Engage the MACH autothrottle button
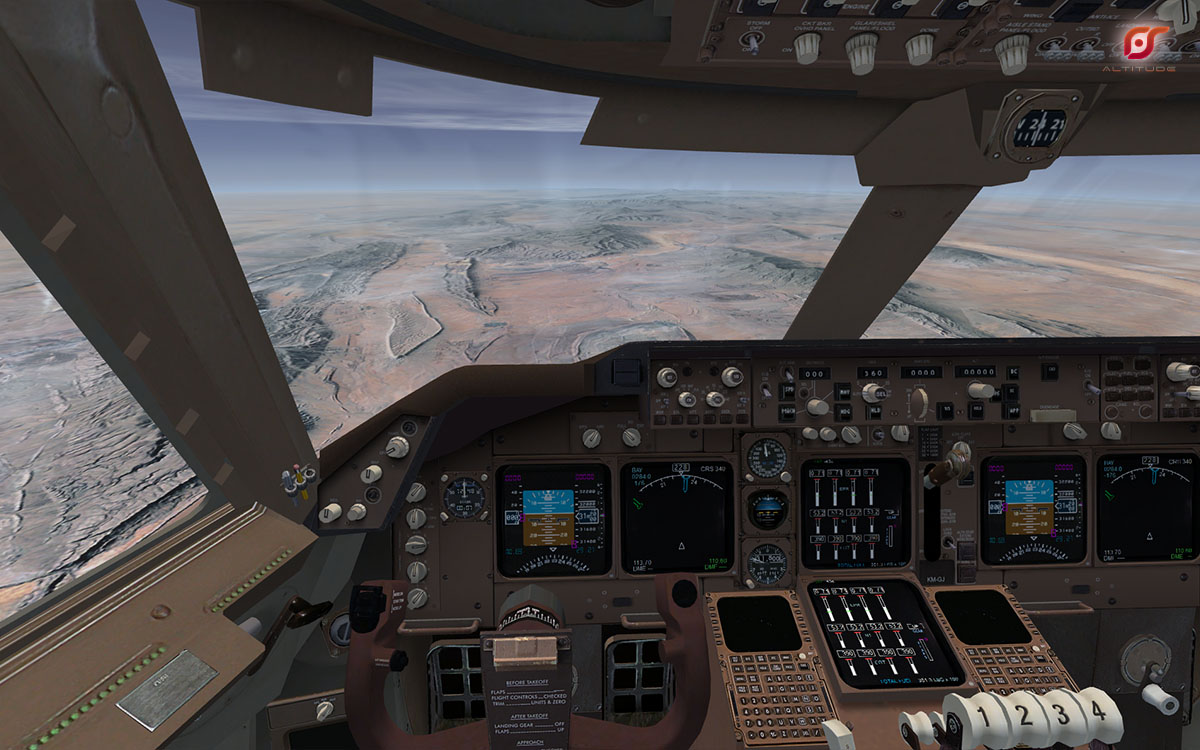This screenshot has width=1200, height=750. click(788, 410)
